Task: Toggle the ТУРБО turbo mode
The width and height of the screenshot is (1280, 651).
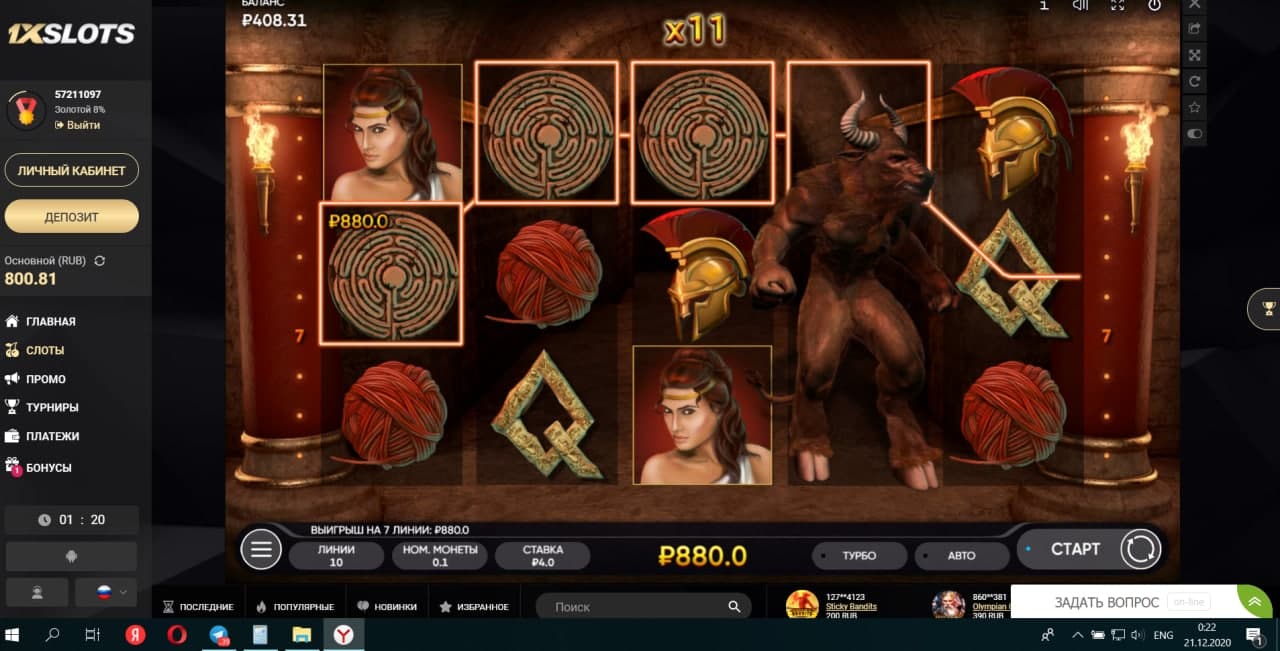Action: pos(859,556)
